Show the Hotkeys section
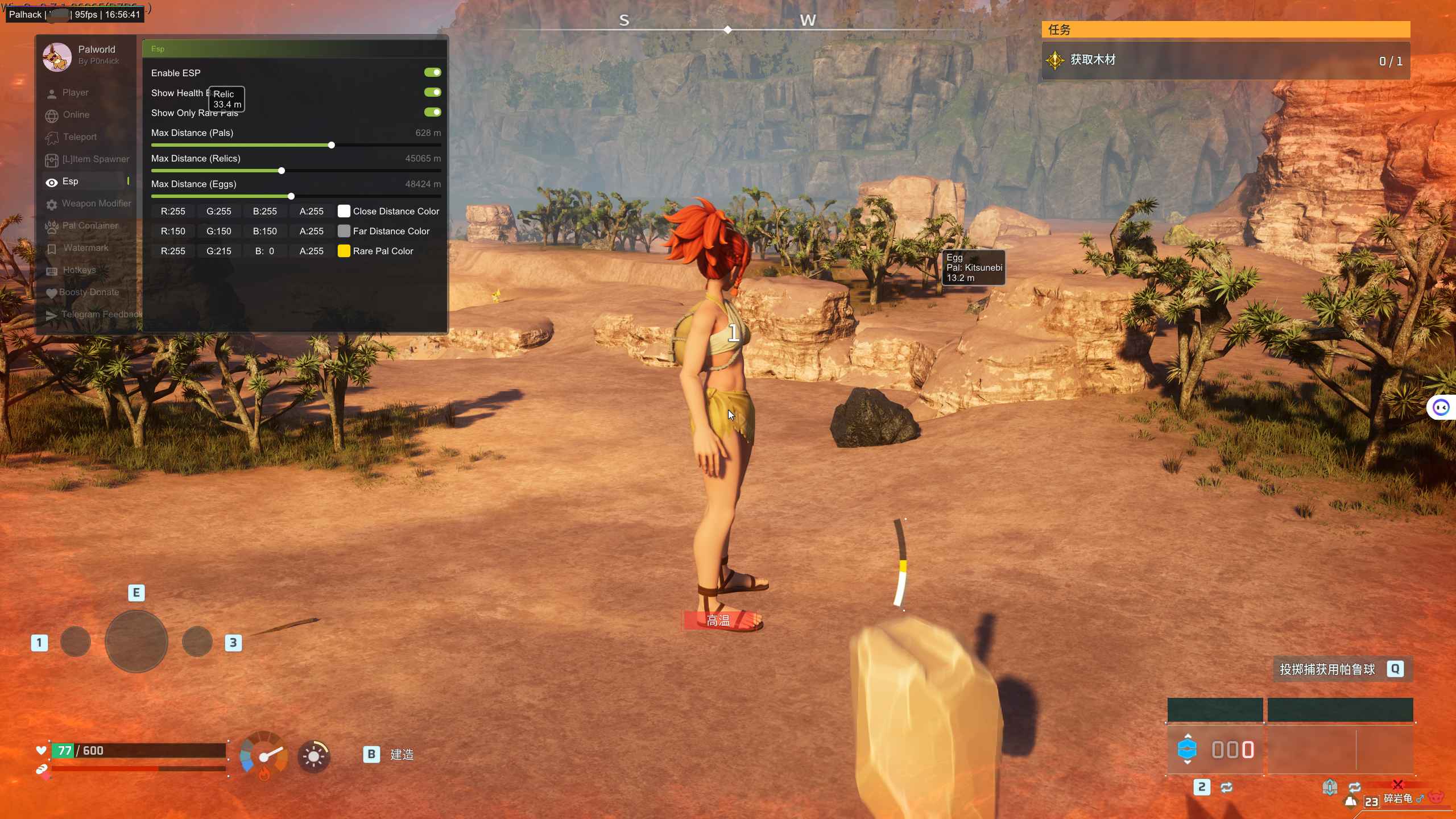The width and height of the screenshot is (1456, 819). pyautogui.click(x=79, y=270)
